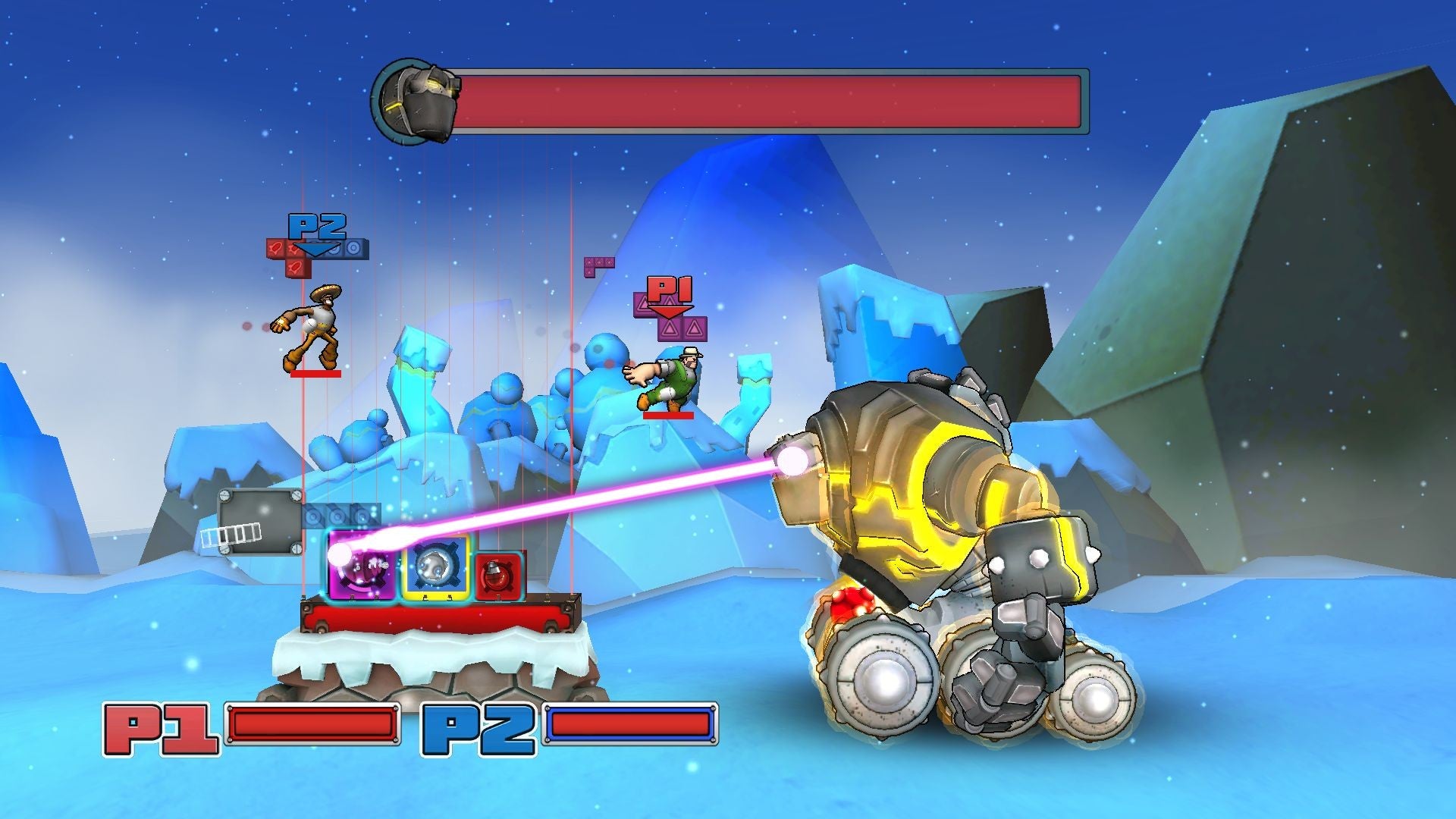Click the blue P2 badge in the HUD
The height and width of the screenshot is (819, 1456).
click(479, 730)
